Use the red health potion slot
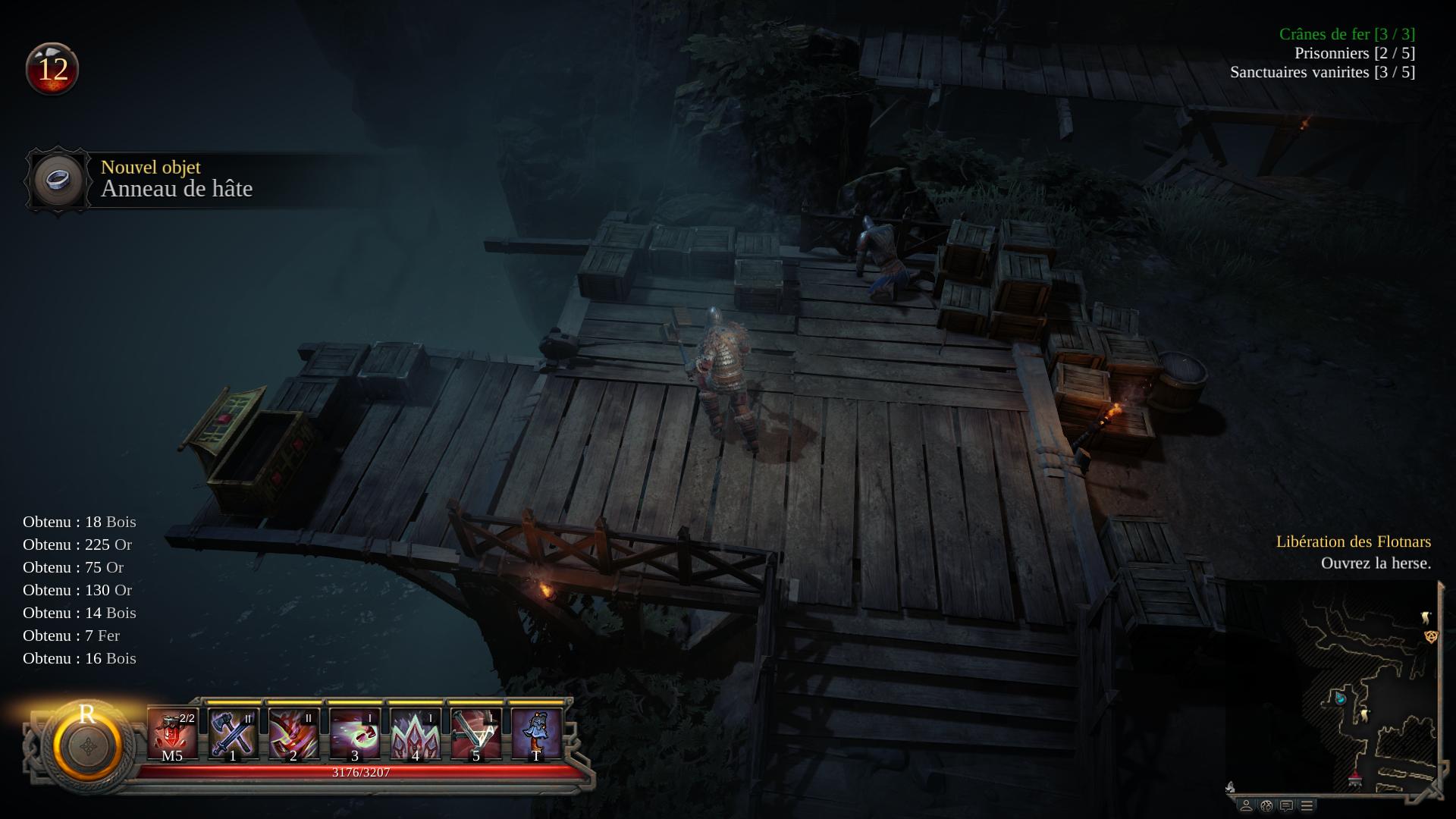The image size is (1456, 819). pyautogui.click(x=172, y=733)
